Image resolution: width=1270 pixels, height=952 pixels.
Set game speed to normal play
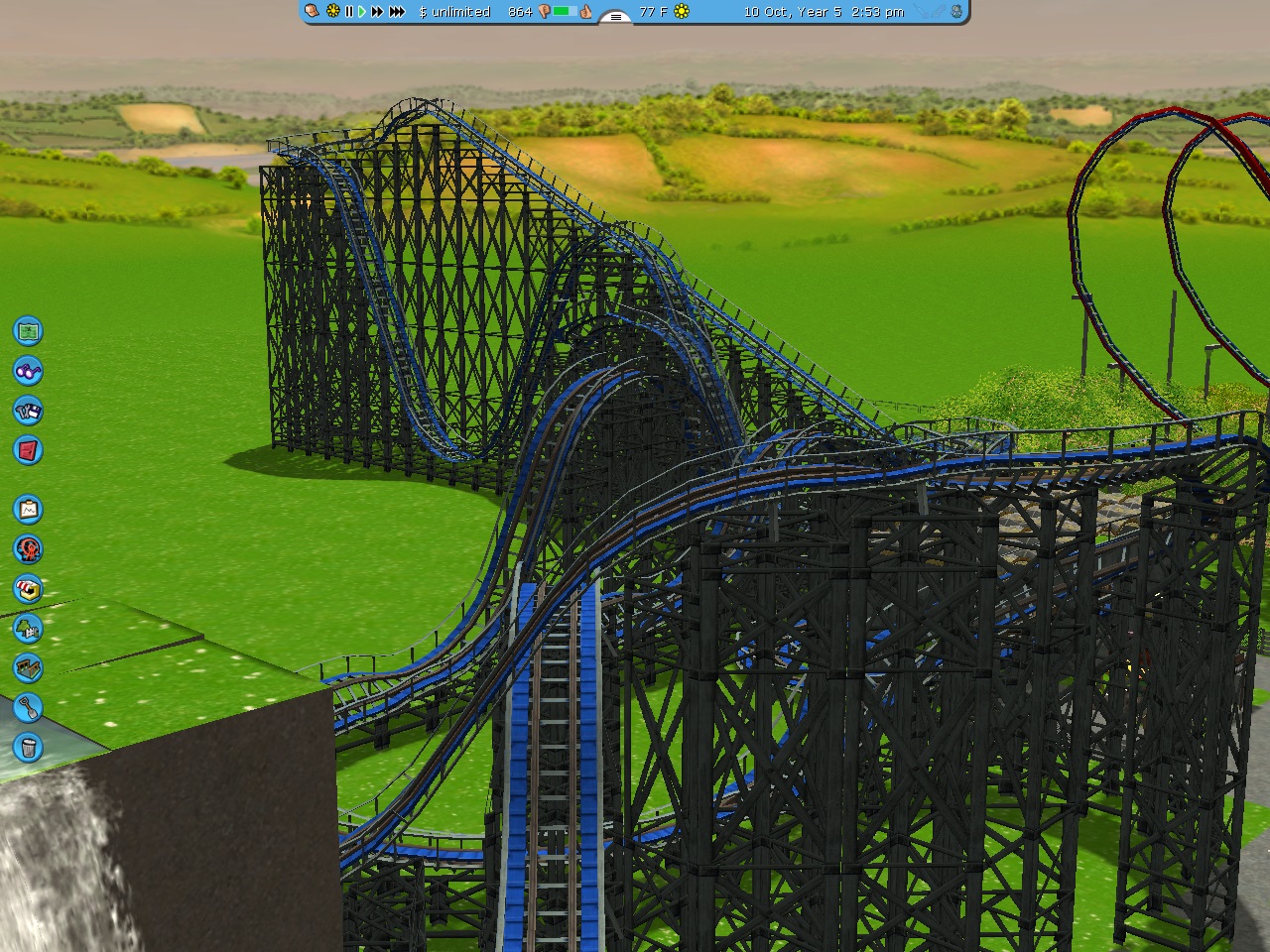[362, 12]
